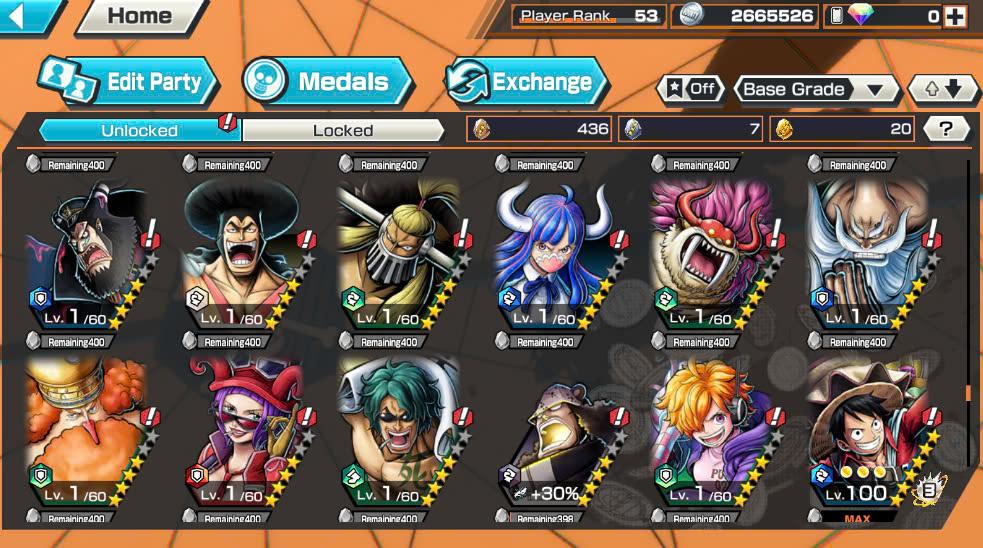
Task: Switch to the Locked tab
Action: (343, 130)
